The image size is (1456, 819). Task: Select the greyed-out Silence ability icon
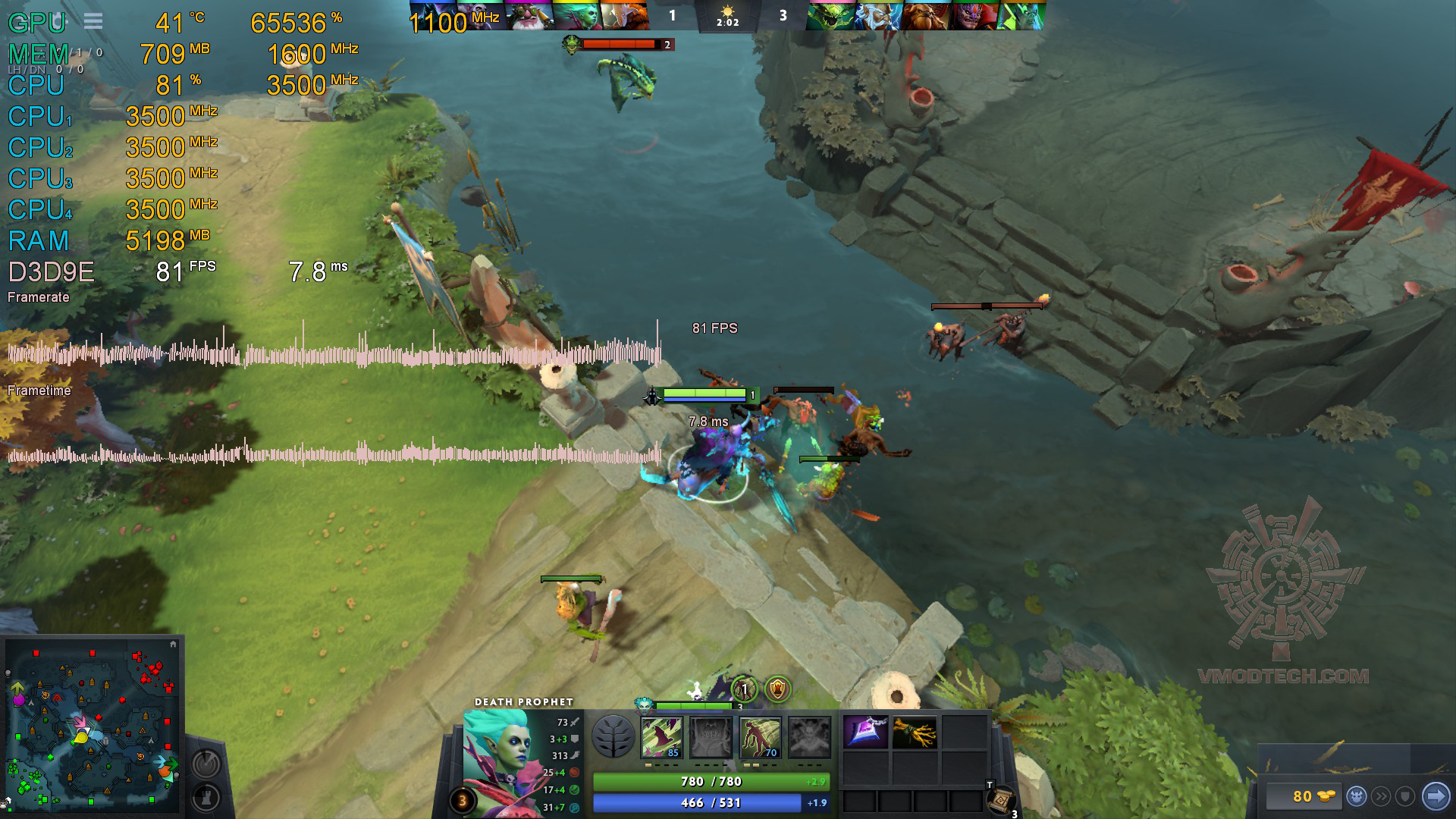point(711,736)
